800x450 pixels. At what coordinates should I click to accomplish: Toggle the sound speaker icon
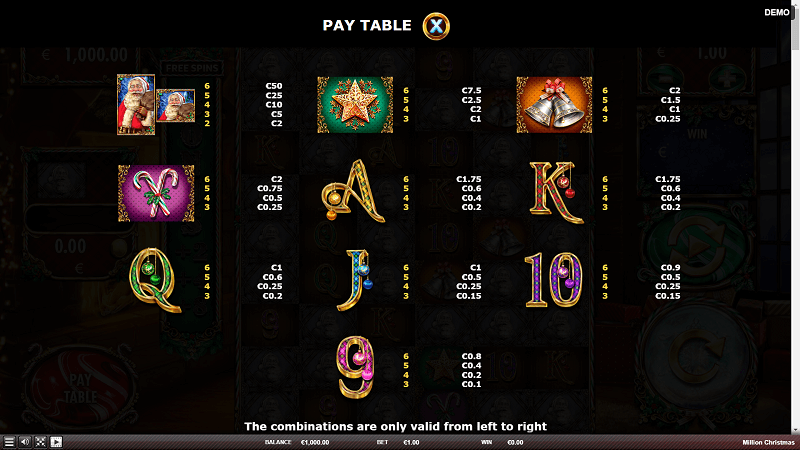coord(25,441)
